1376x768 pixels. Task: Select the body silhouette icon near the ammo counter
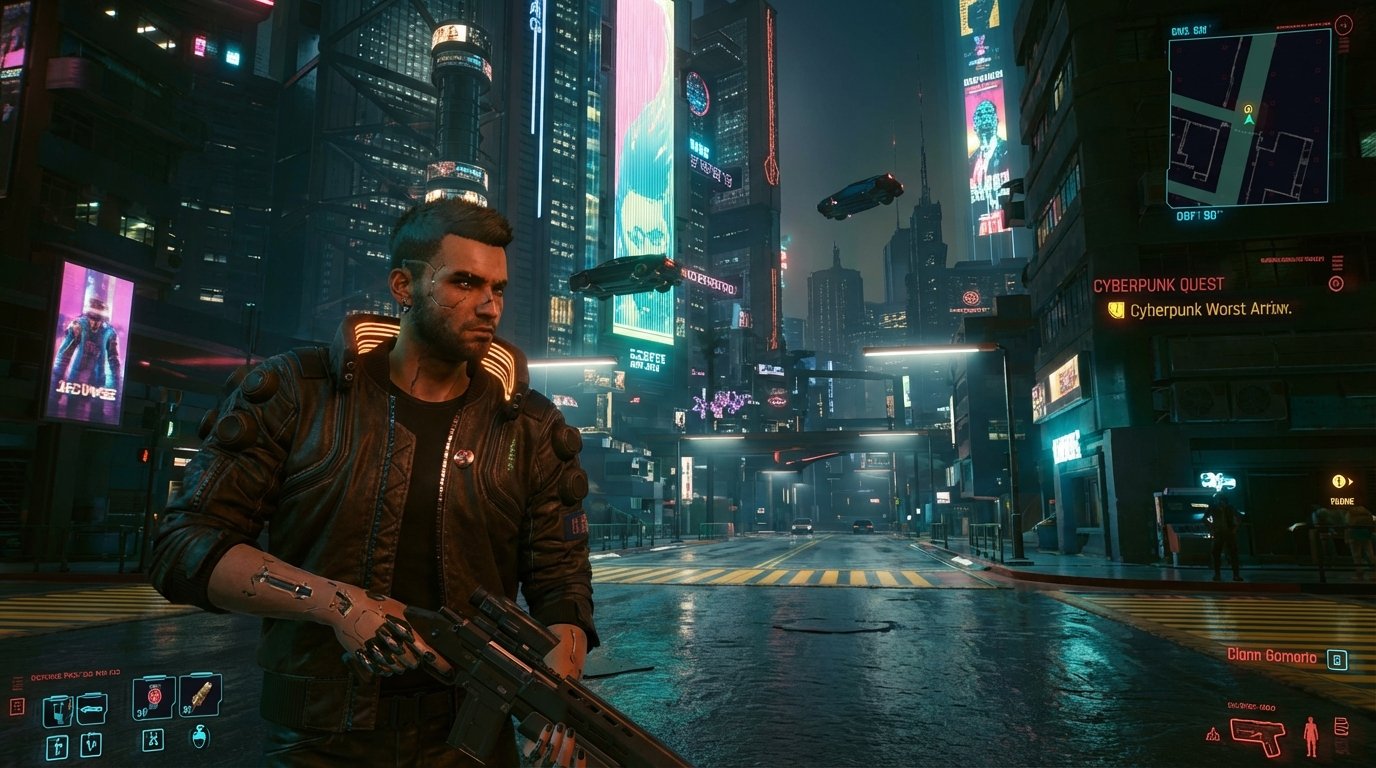point(1311,737)
